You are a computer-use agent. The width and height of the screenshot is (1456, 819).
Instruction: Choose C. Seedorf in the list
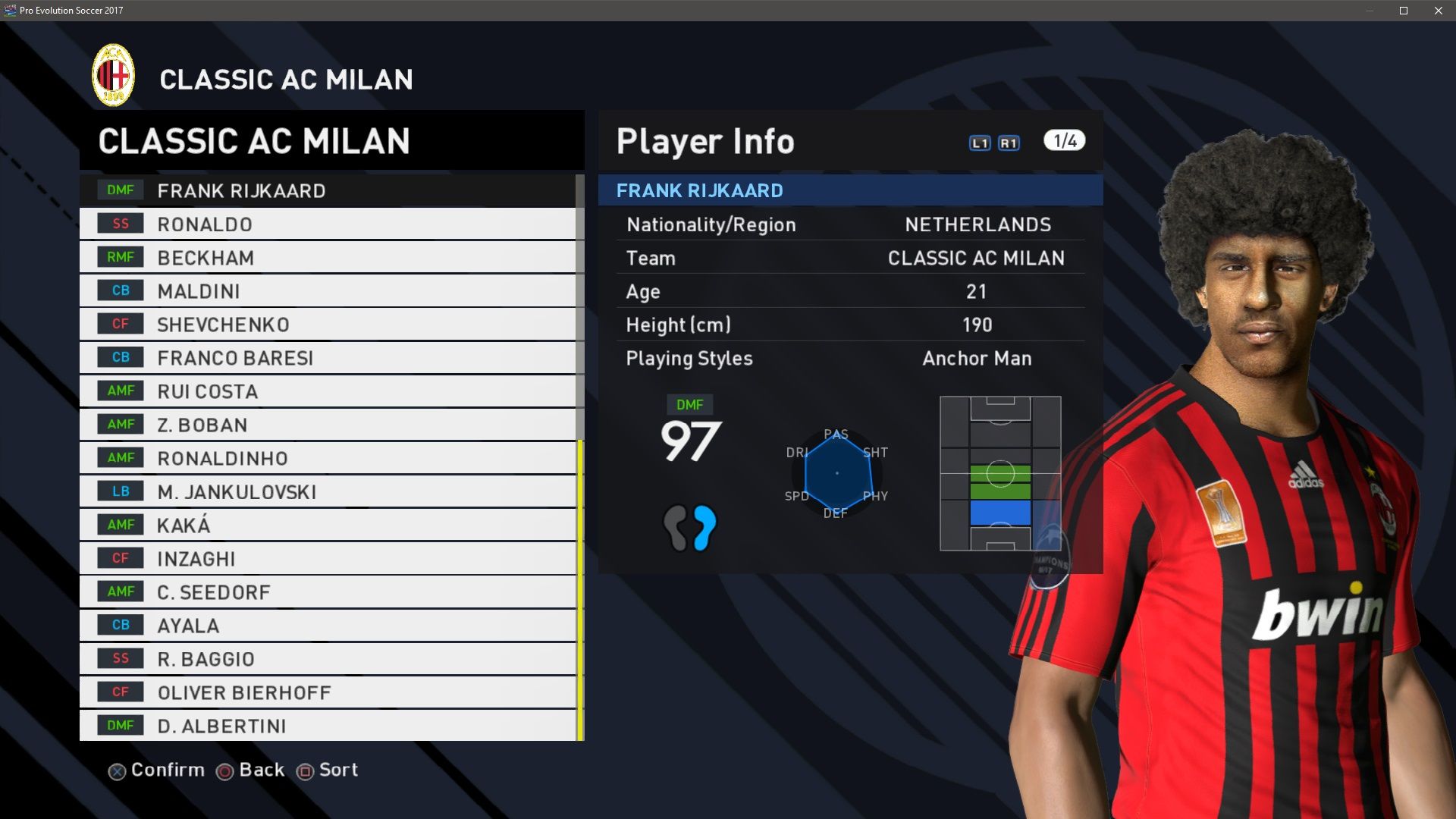click(x=328, y=592)
